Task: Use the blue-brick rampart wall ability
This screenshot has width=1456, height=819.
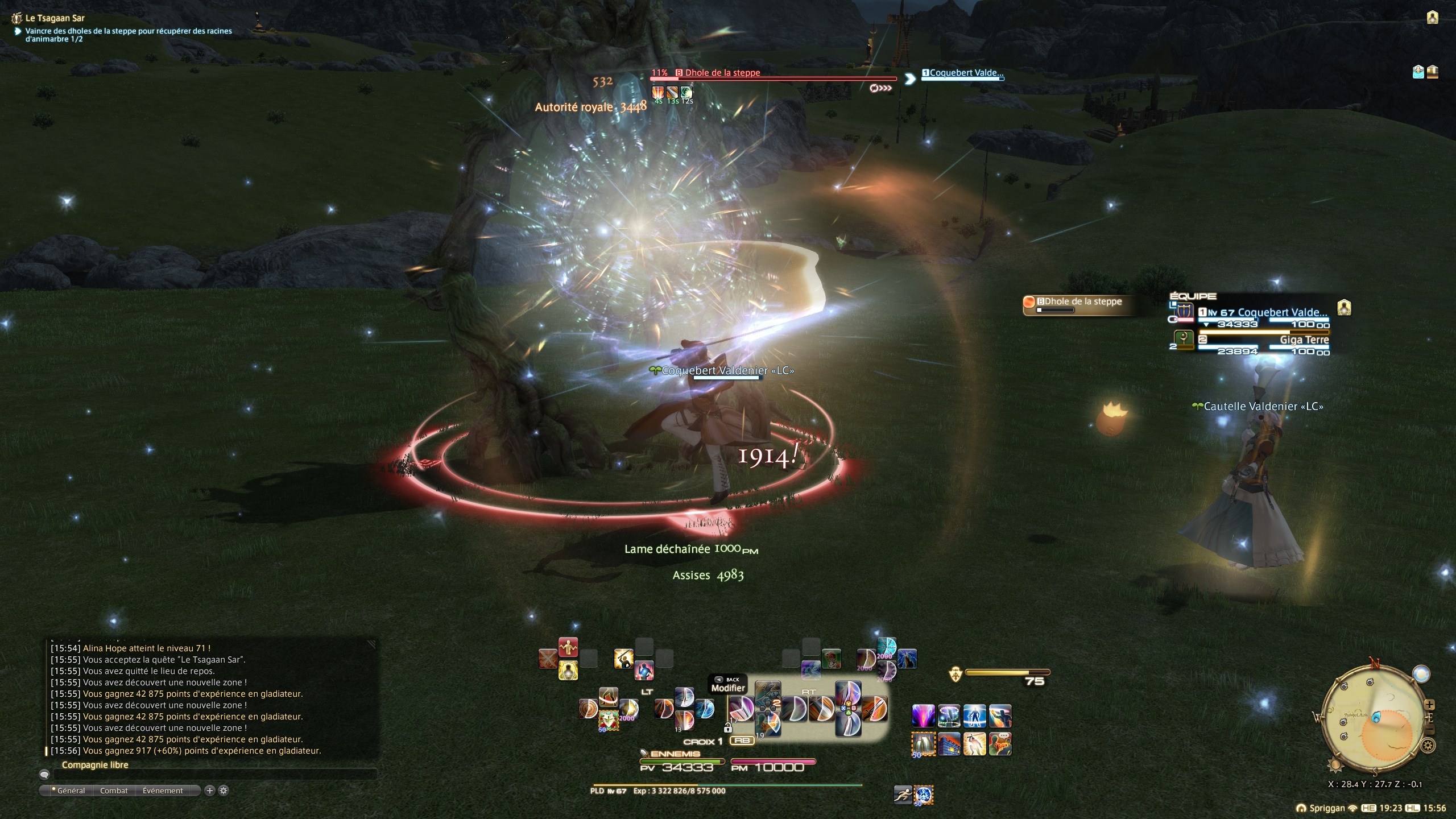Action: tap(948, 744)
